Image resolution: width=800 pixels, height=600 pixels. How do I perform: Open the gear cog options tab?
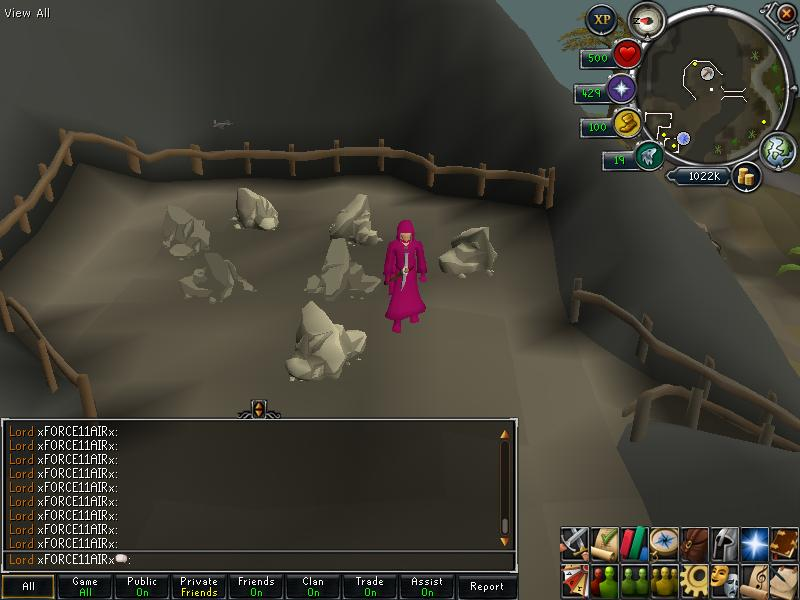point(694,579)
